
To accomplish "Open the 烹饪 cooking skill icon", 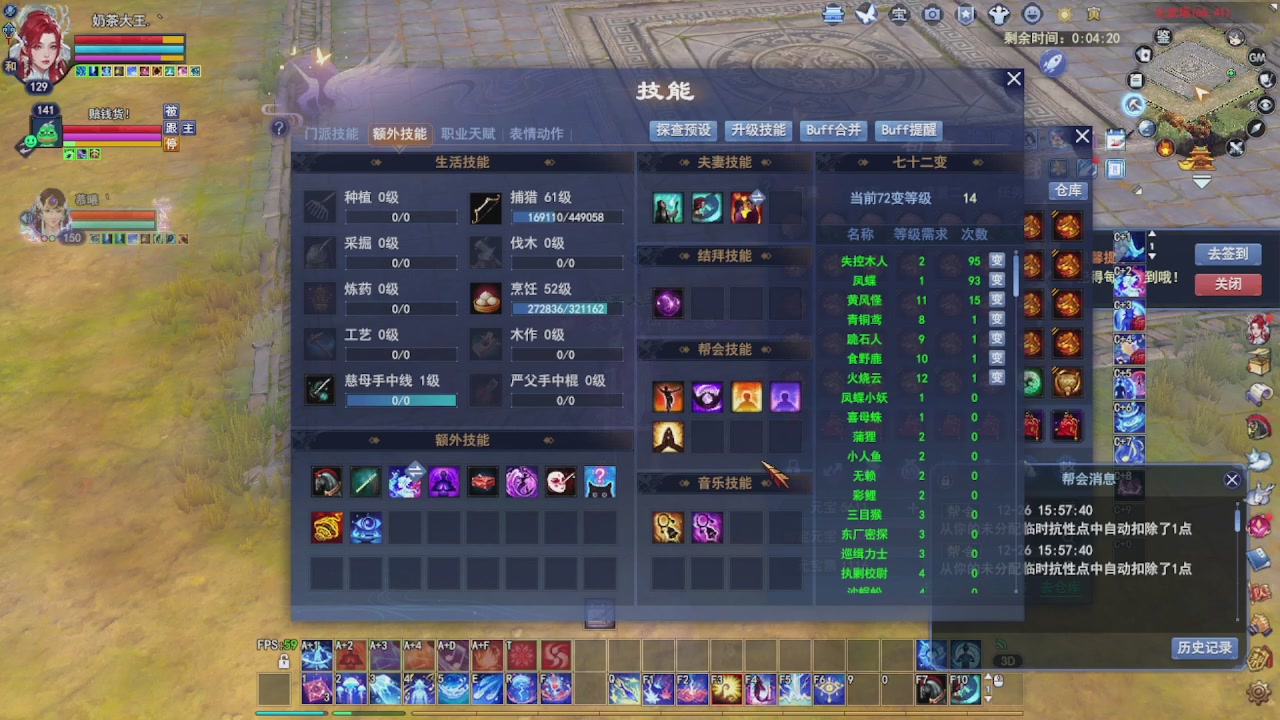I will pyautogui.click(x=486, y=298).
